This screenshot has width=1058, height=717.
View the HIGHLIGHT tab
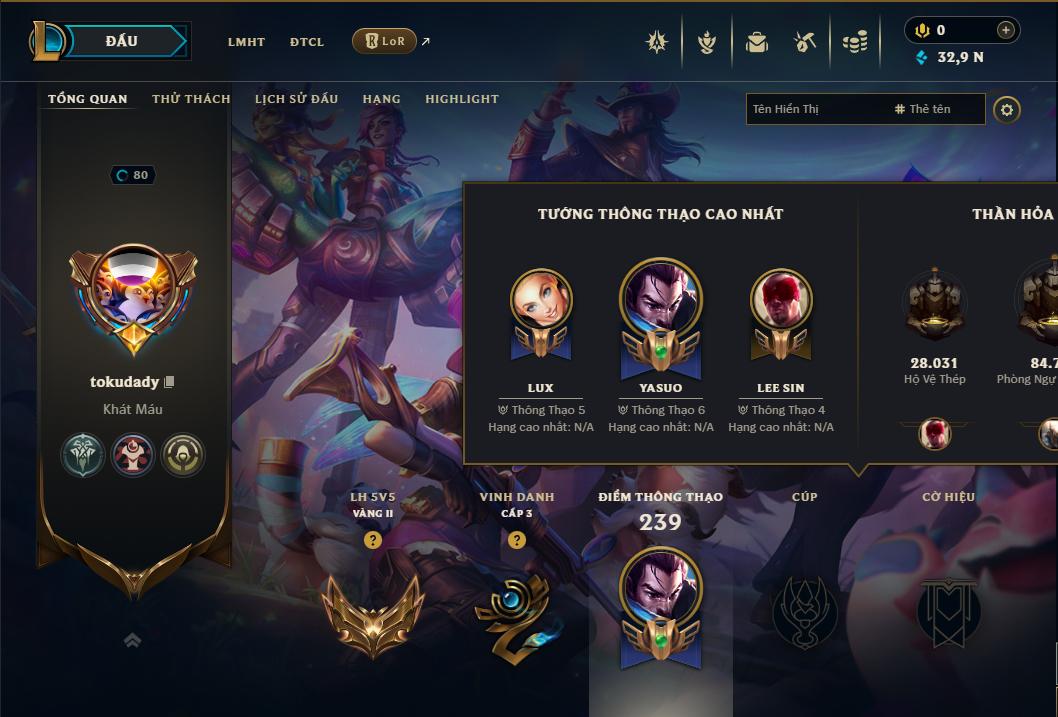point(461,99)
